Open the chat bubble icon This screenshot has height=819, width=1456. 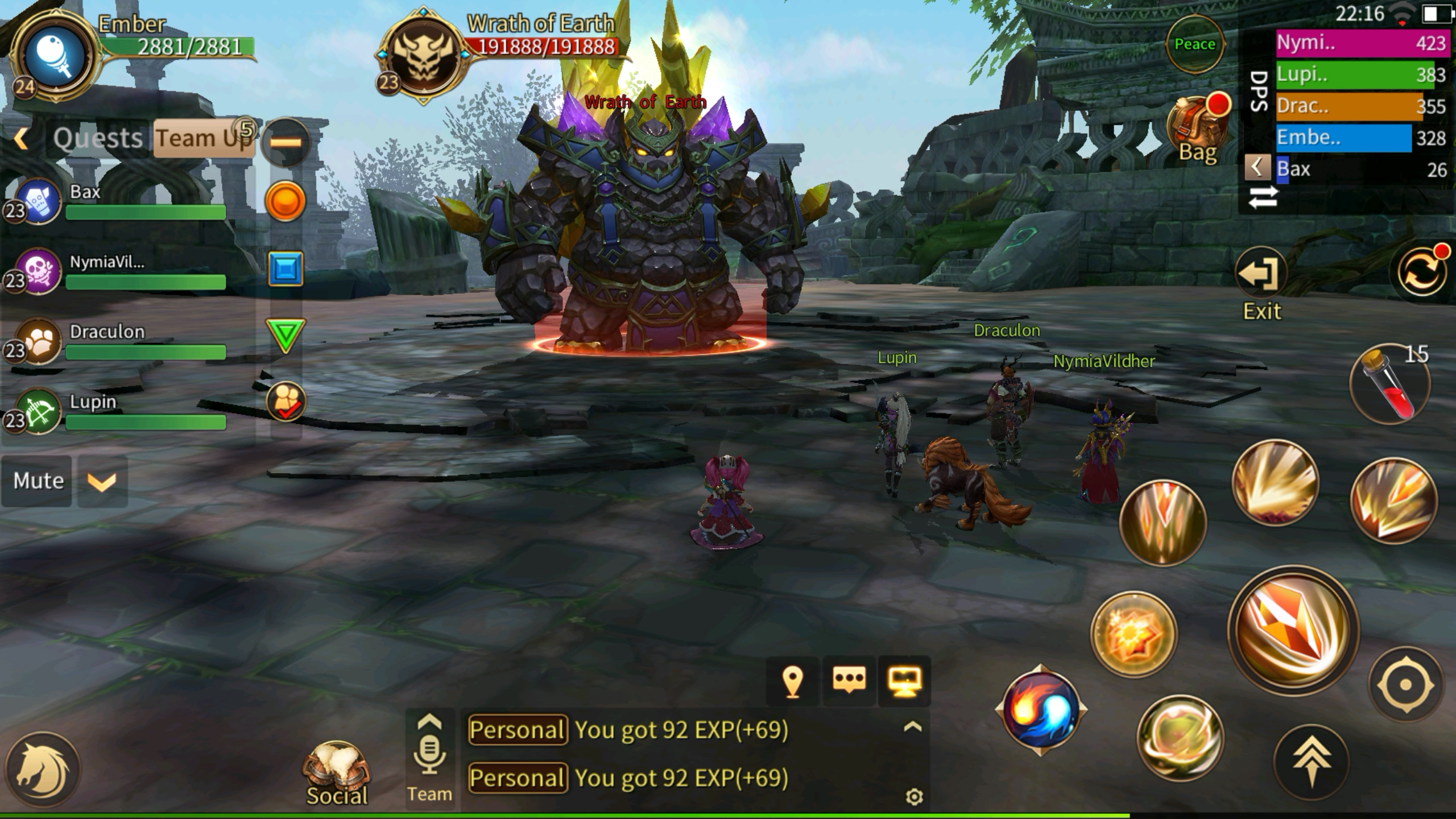click(849, 681)
